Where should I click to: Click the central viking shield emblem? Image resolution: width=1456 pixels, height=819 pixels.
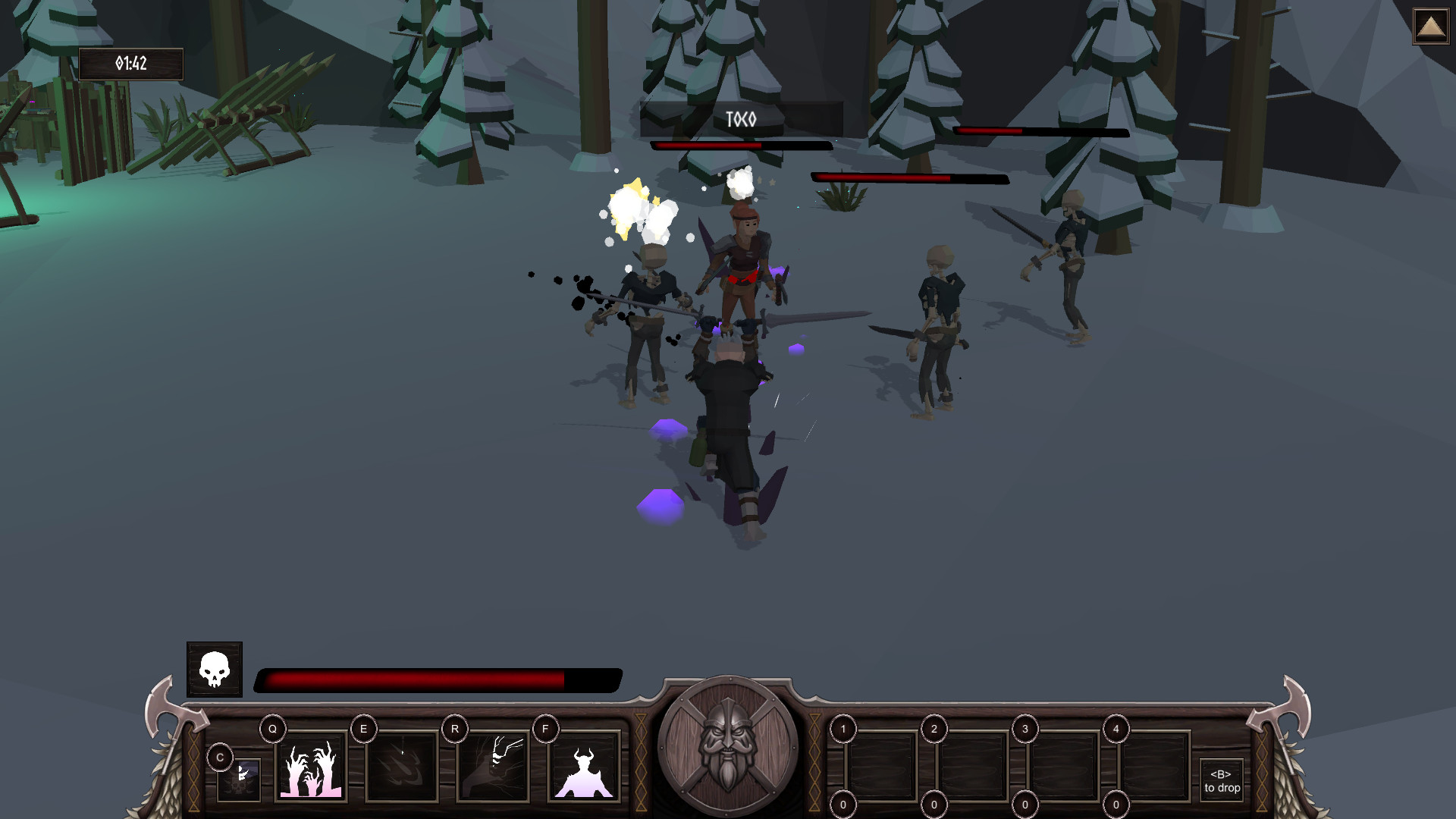pyautogui.click(x=726, y=755)
